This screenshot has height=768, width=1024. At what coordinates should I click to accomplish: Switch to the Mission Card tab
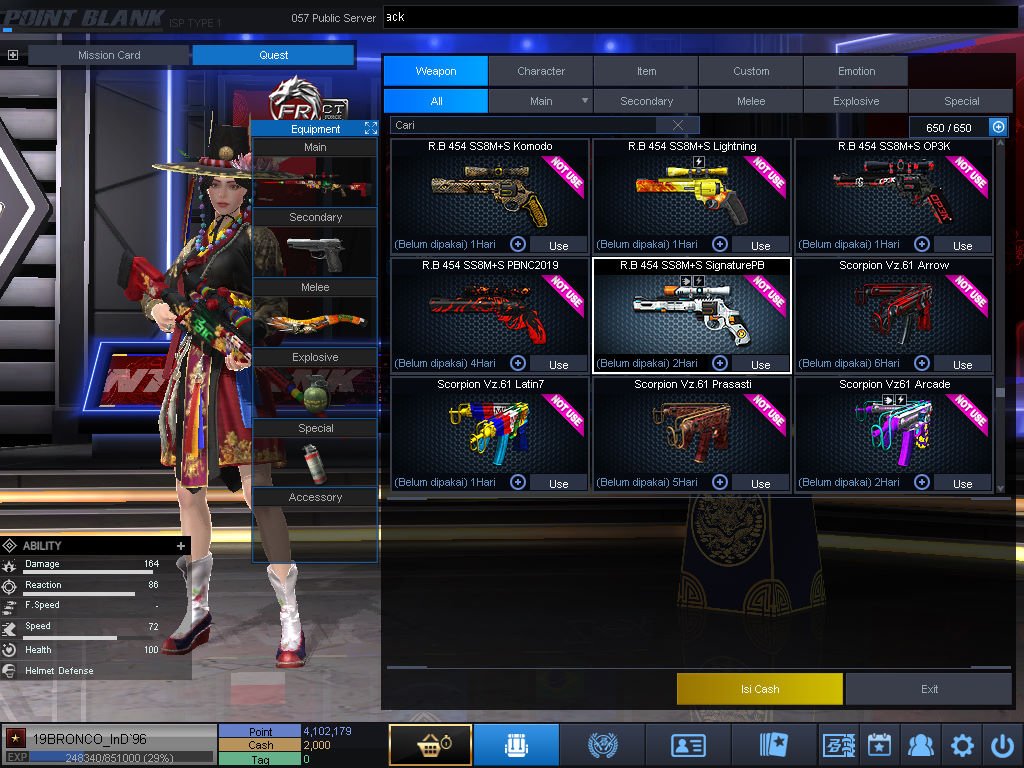pos(109,55)
